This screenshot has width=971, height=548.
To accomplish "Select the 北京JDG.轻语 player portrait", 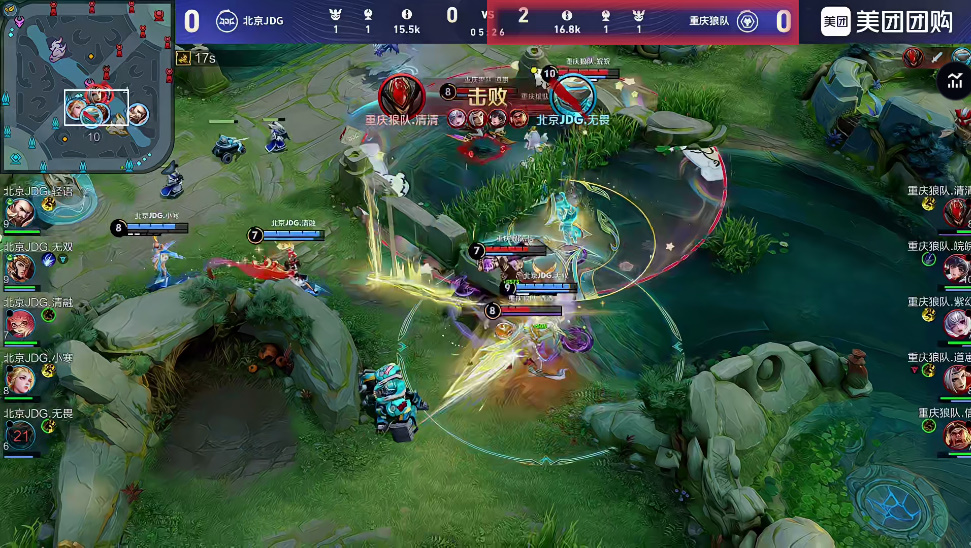I will pyautogui.click(x=23, y=213).
